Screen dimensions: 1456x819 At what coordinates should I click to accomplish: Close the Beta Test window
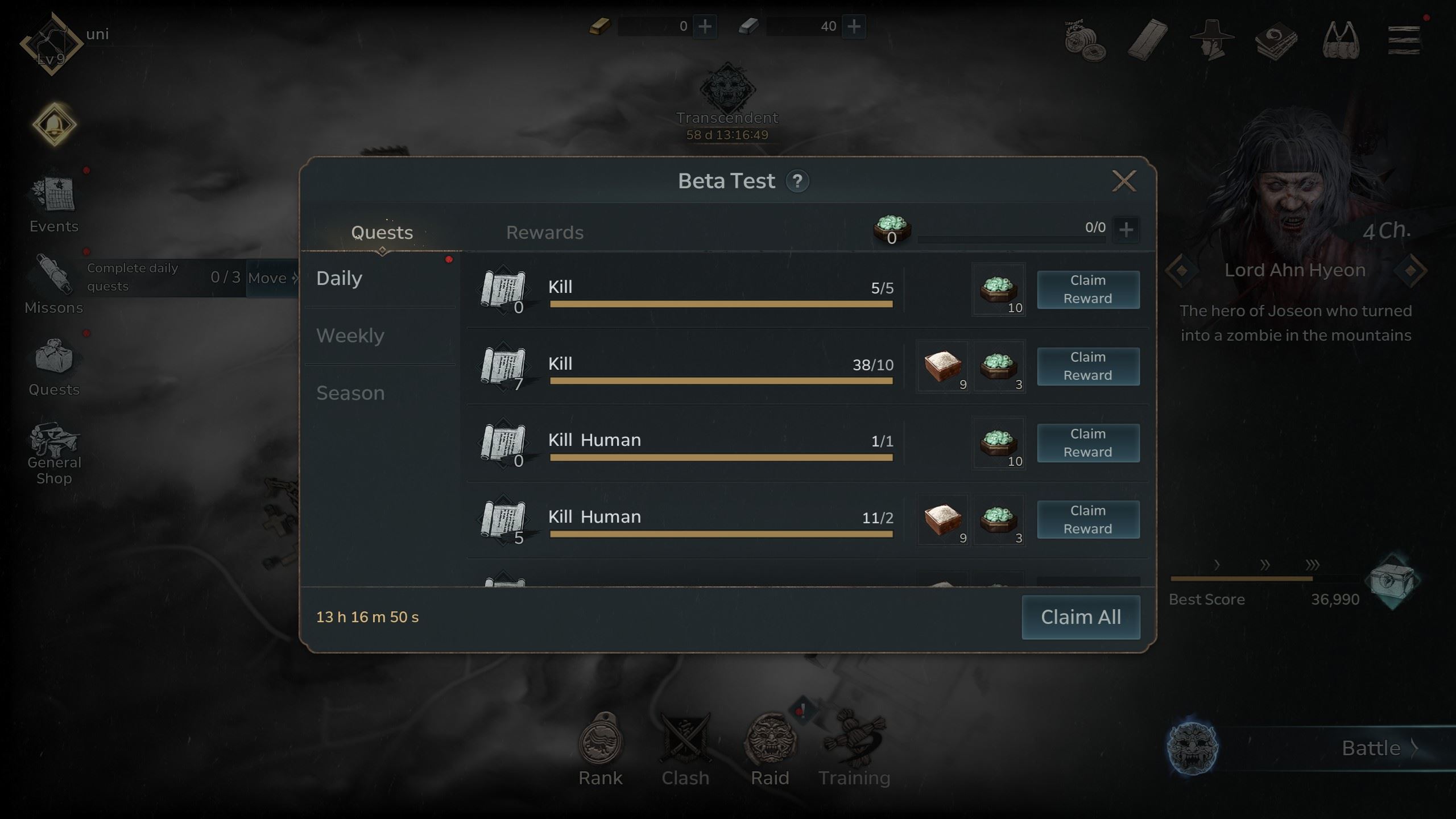tap(1124, 181)
